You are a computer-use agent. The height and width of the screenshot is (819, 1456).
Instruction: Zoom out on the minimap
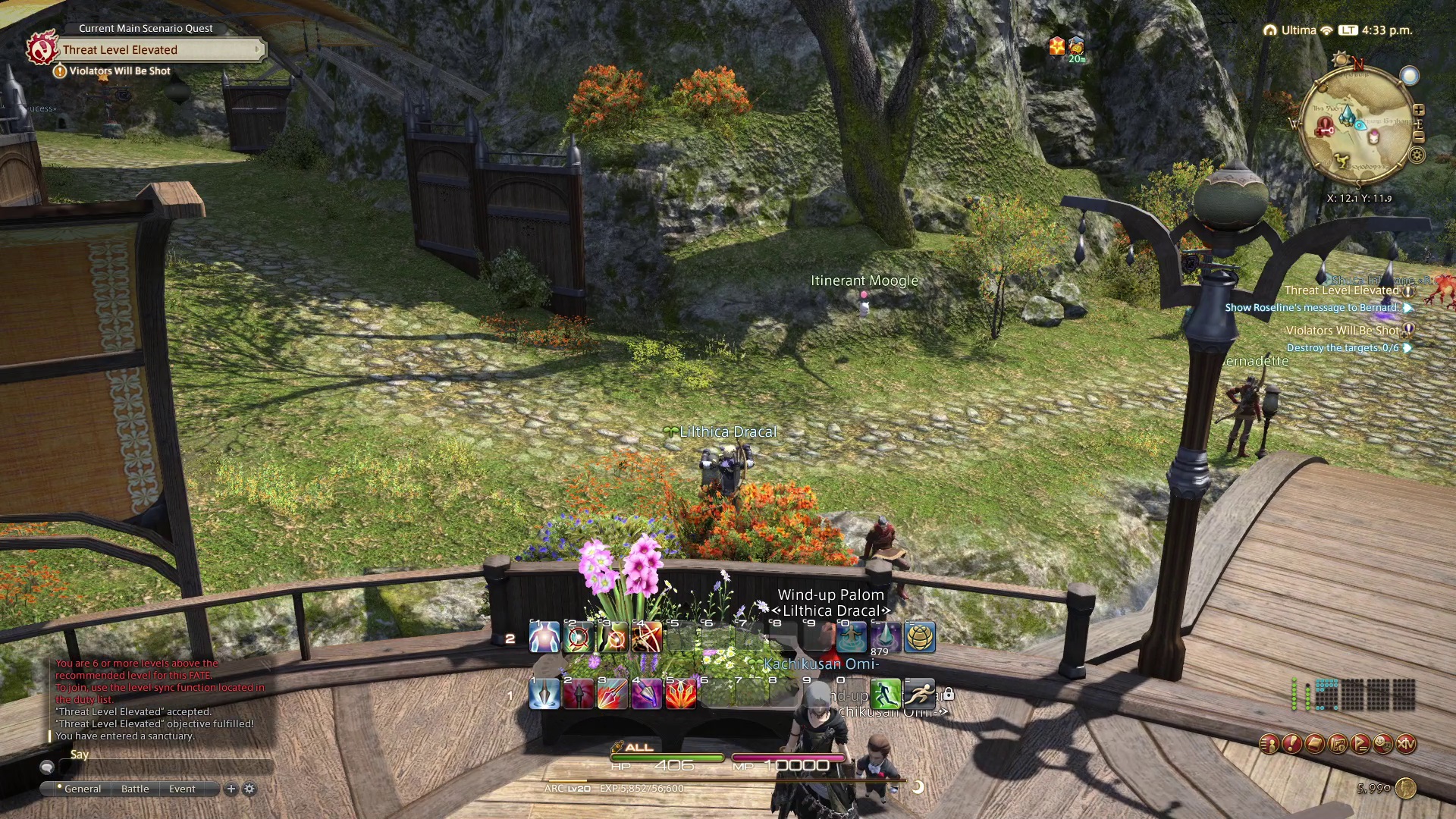[x=1418, y=137]
